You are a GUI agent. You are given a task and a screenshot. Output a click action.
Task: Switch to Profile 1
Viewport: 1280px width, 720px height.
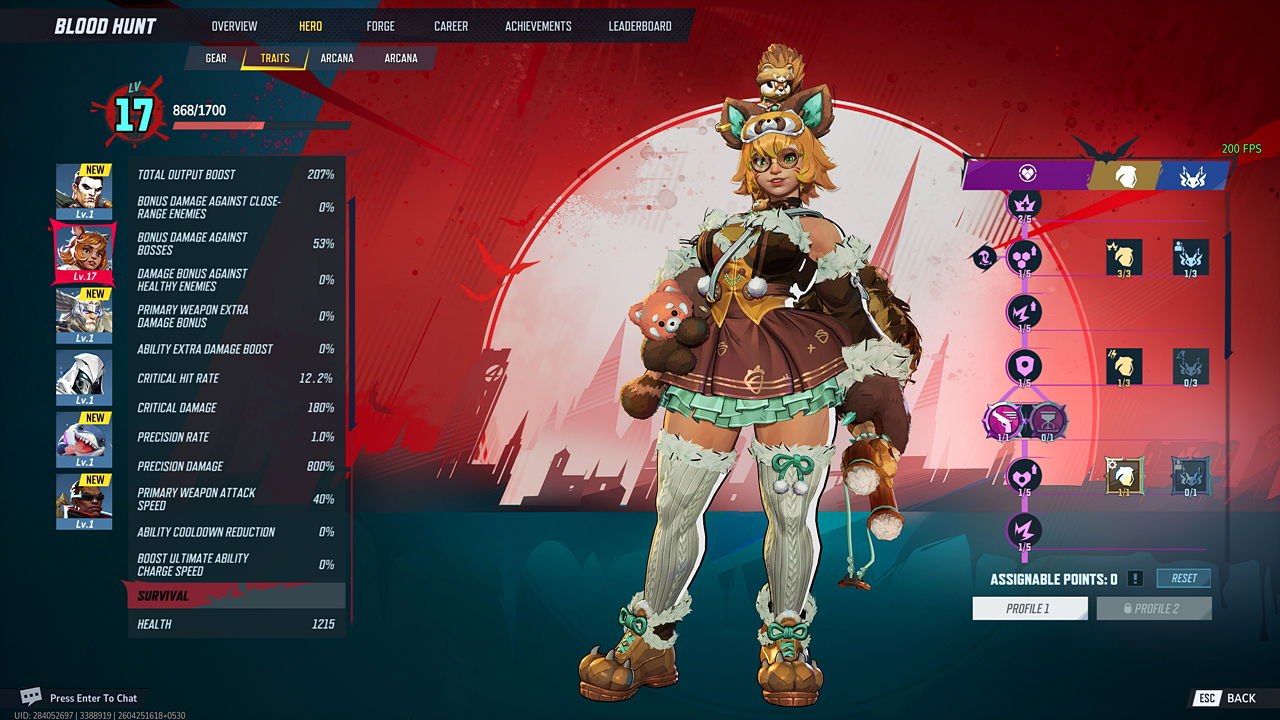click(x=1029, y=608)
